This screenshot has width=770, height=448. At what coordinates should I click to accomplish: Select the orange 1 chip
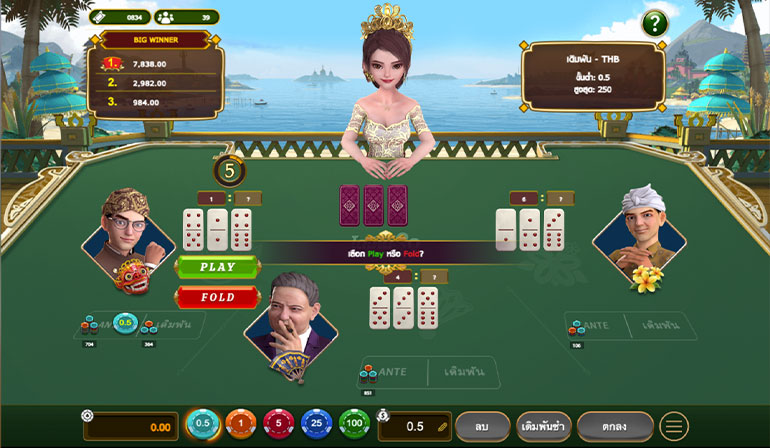240,425
